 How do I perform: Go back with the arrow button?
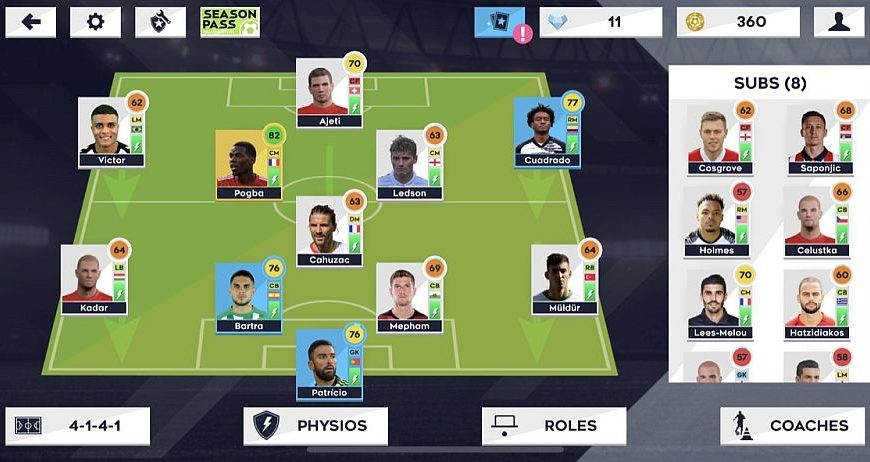(x=30, y=22)
